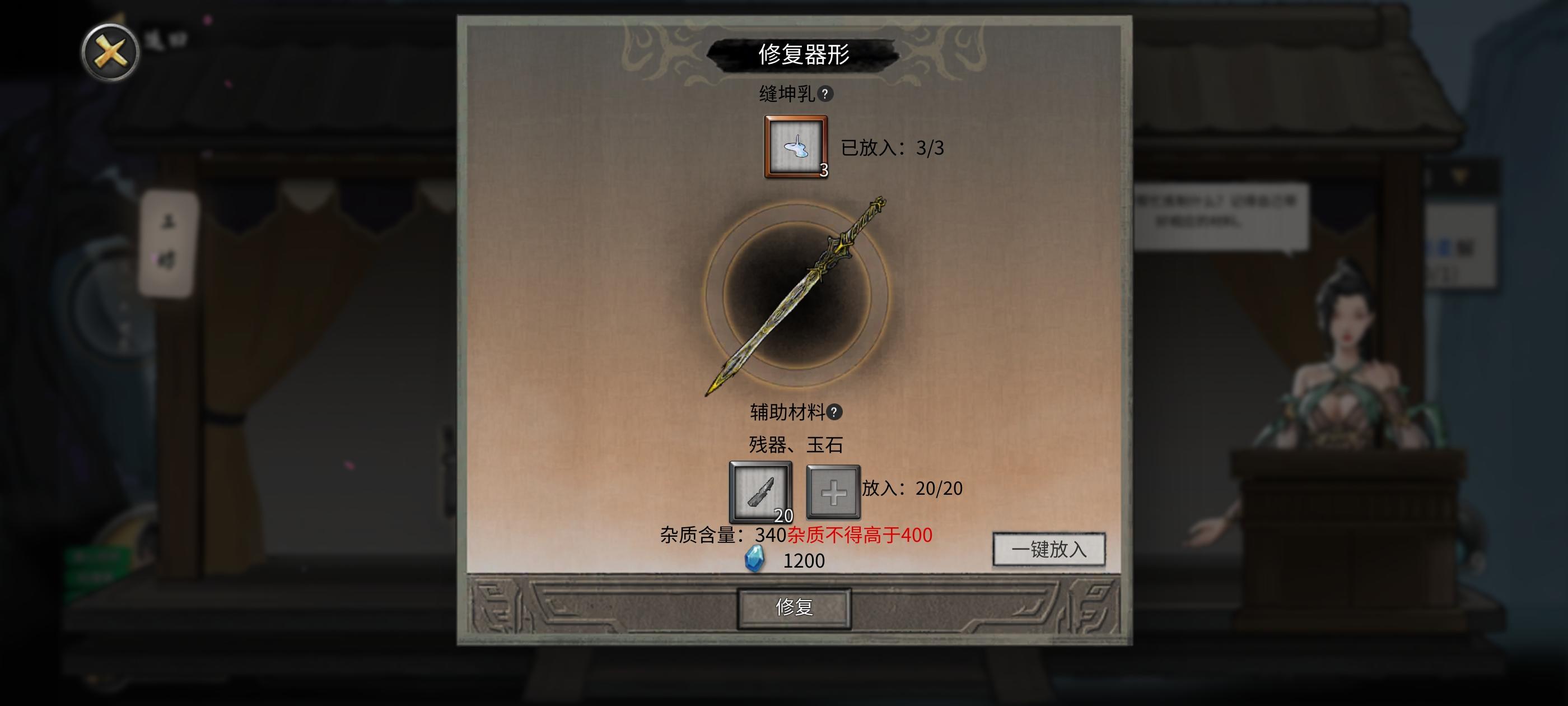This screenshot has height=706, width=1568.
Task: Click the count 20 on the material slot
Action: tap(784, 516)
